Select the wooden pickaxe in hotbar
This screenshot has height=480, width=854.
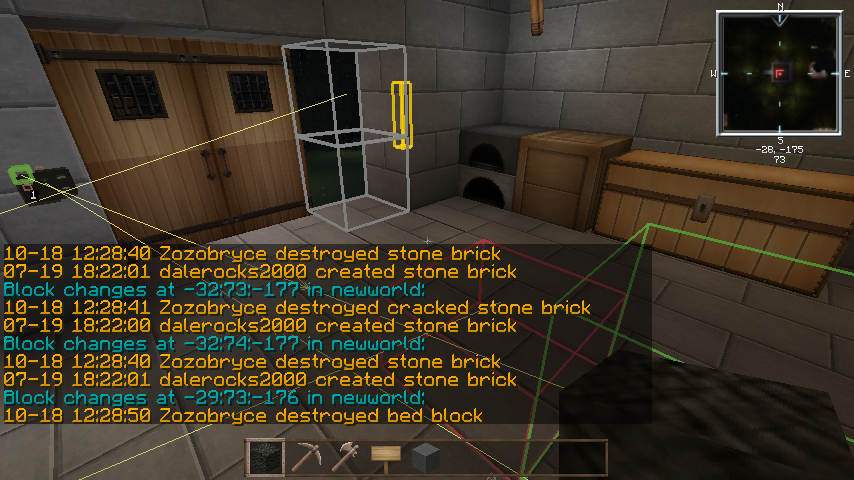click(x=305, y=458)
